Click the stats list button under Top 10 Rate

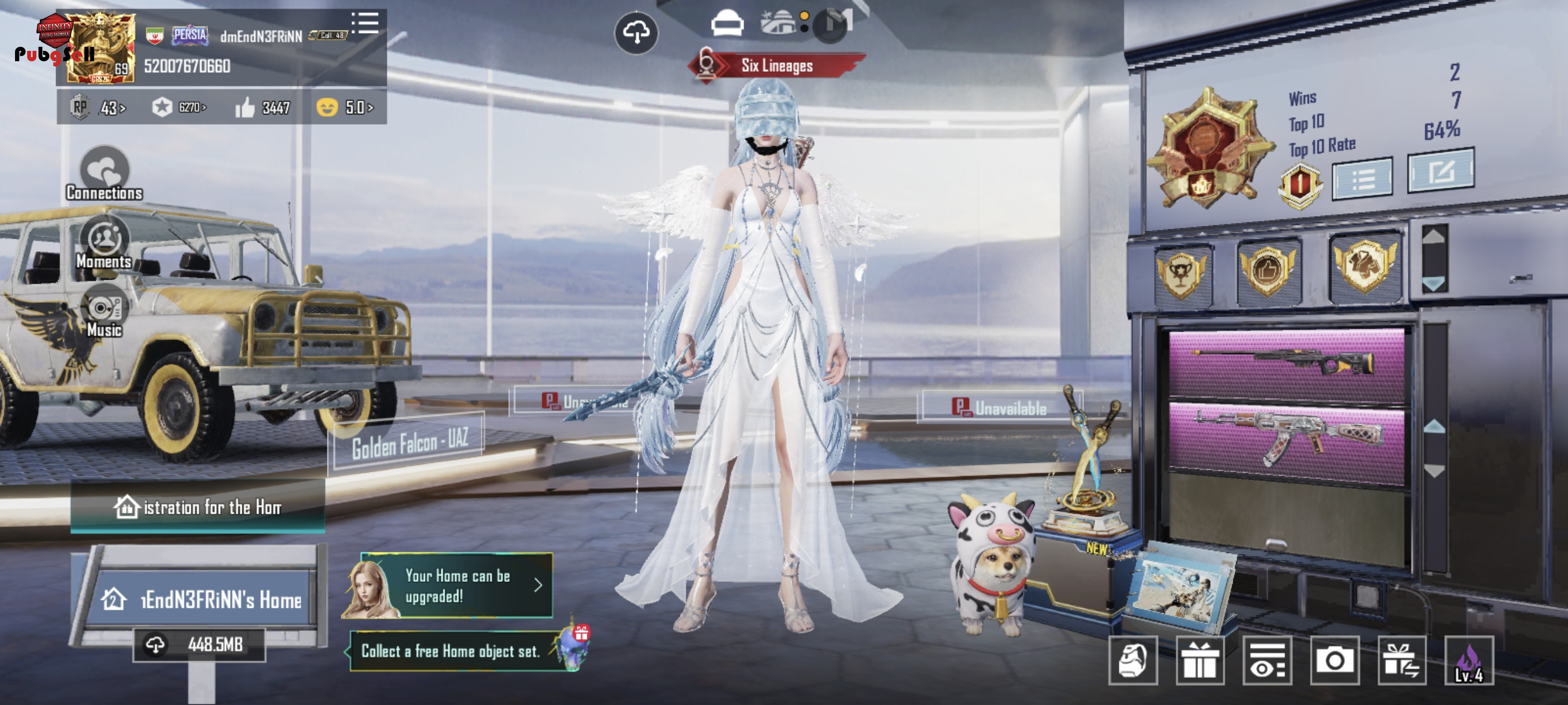(1362, 179)
